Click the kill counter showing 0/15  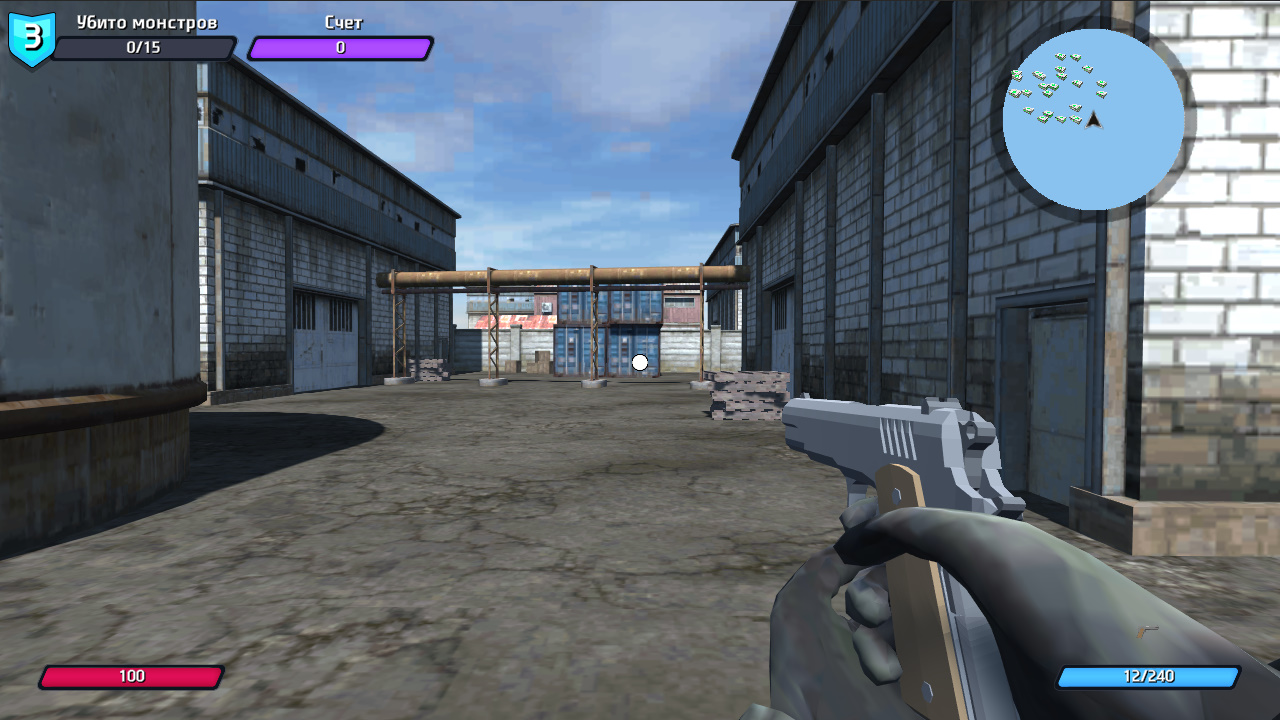(x=144, y=47)
